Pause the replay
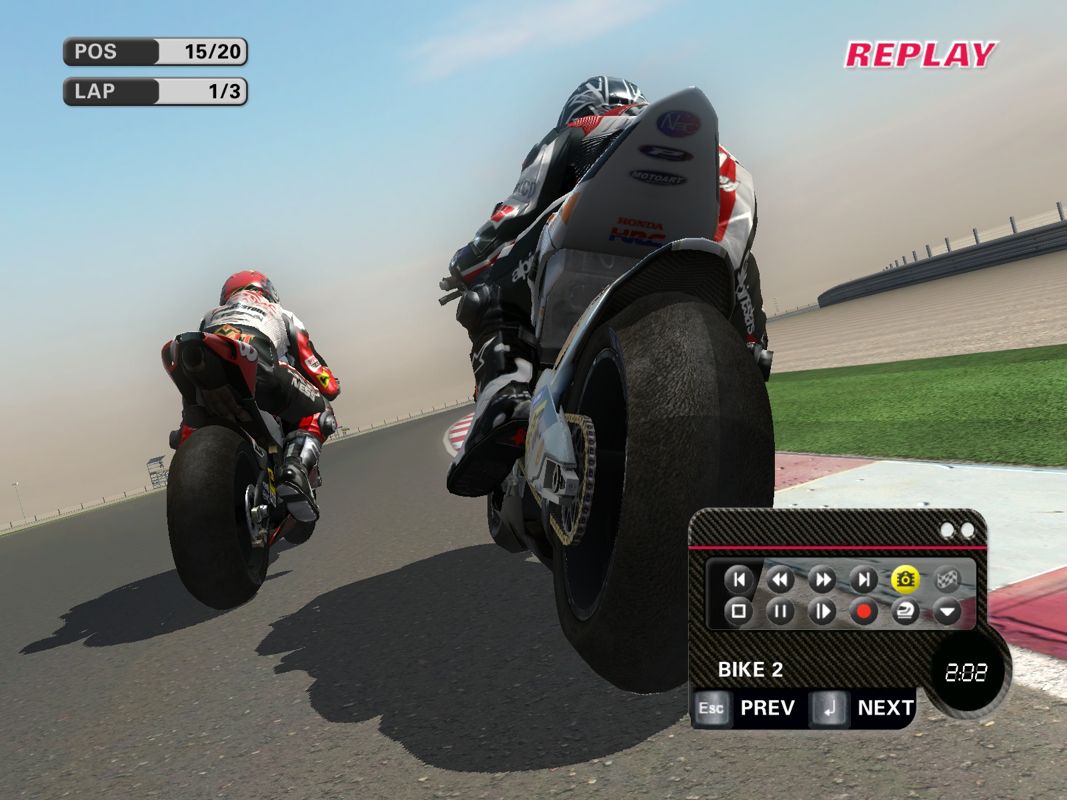Screen dimensions: 1067x800 780,611
